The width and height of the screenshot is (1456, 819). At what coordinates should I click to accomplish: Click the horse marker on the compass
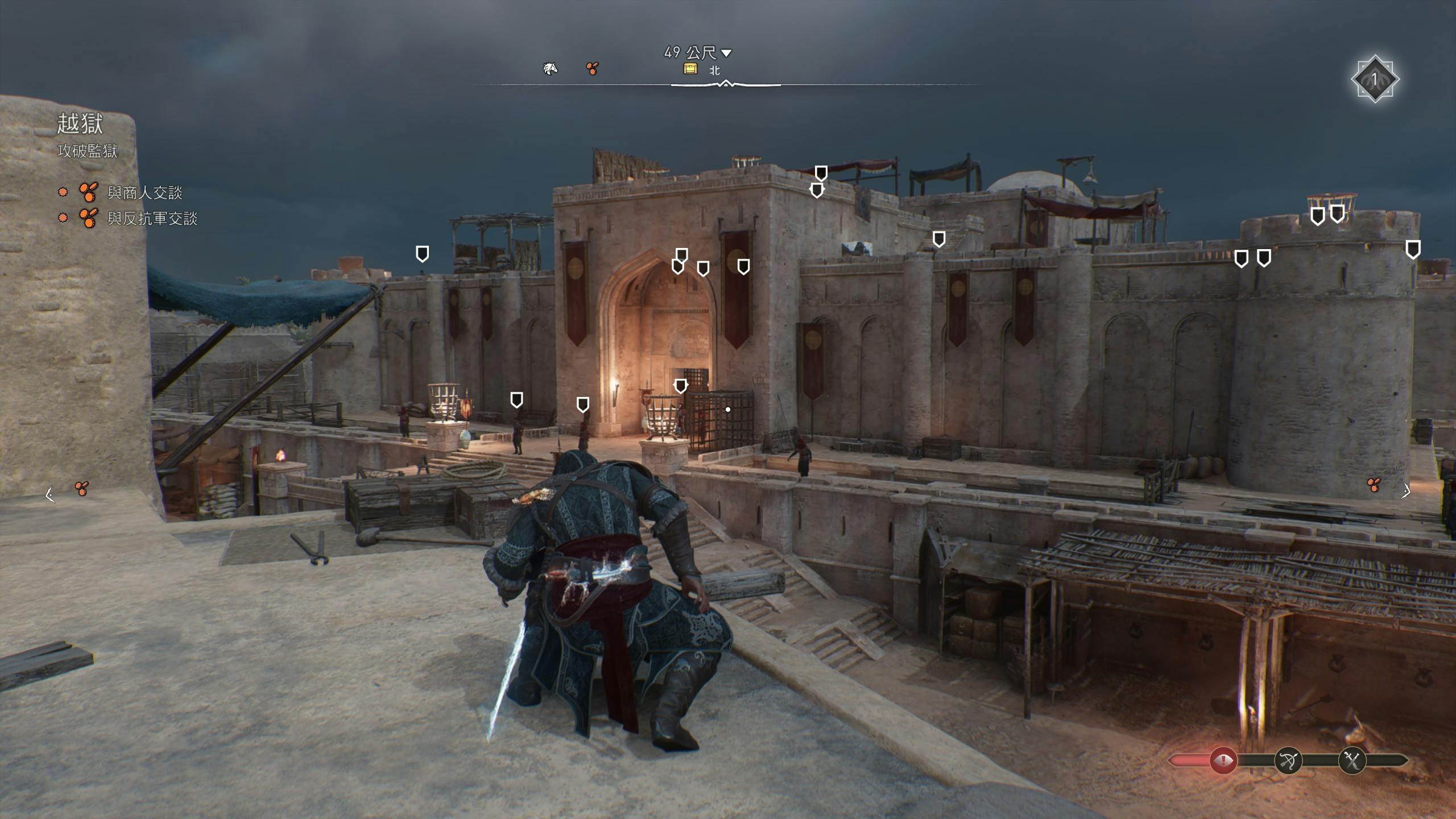click(550, 69)
